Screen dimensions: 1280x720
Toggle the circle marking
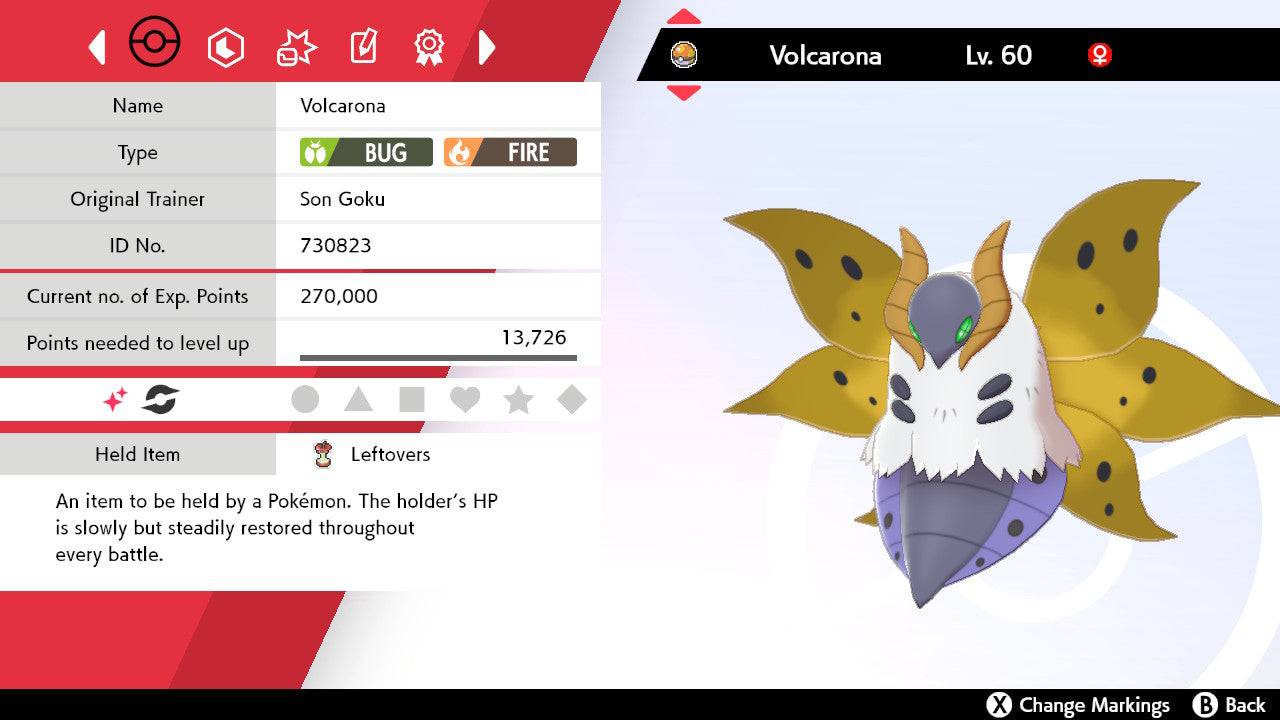[x=305, y=400]
